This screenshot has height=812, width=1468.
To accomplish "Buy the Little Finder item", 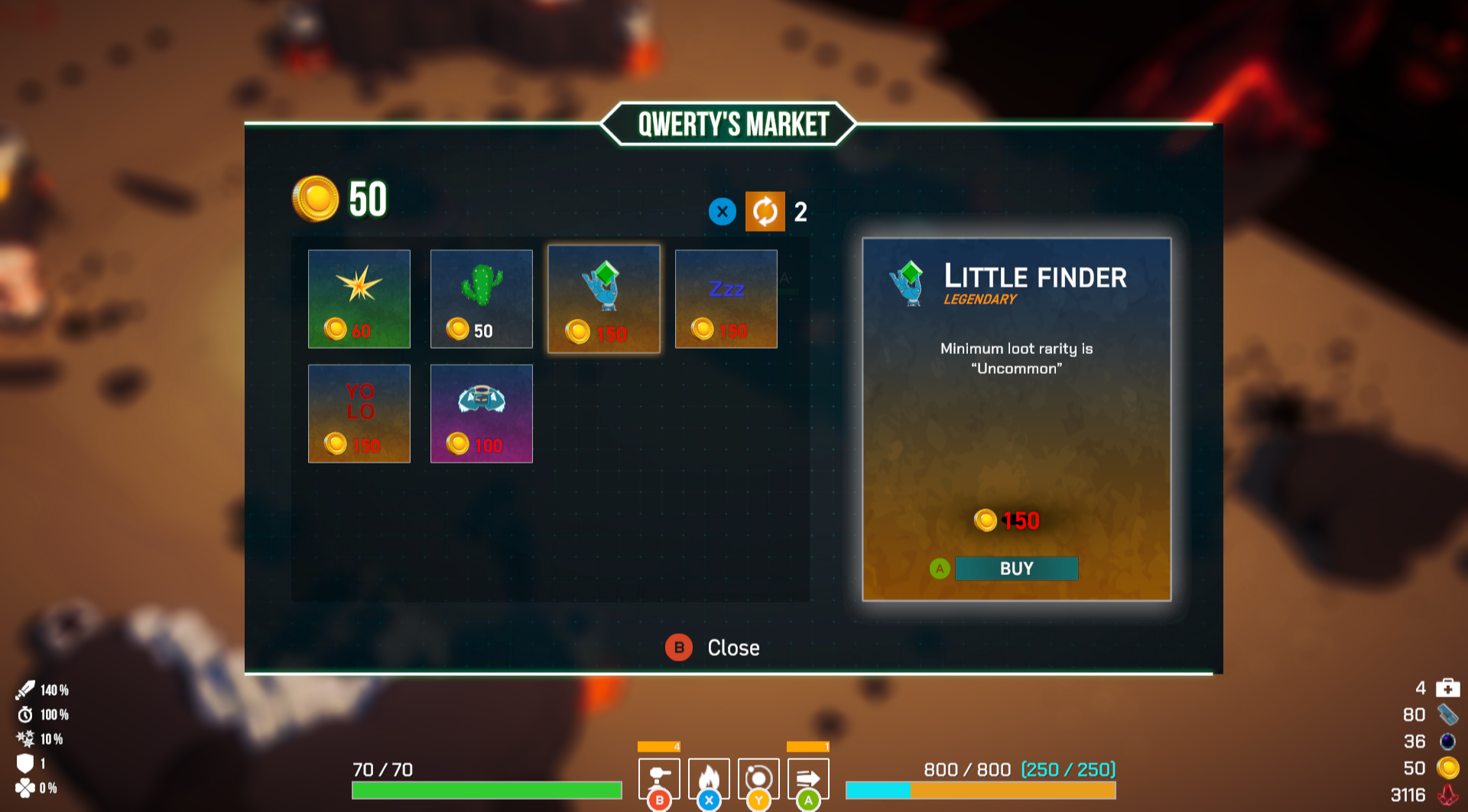I will click(1016, 569).
